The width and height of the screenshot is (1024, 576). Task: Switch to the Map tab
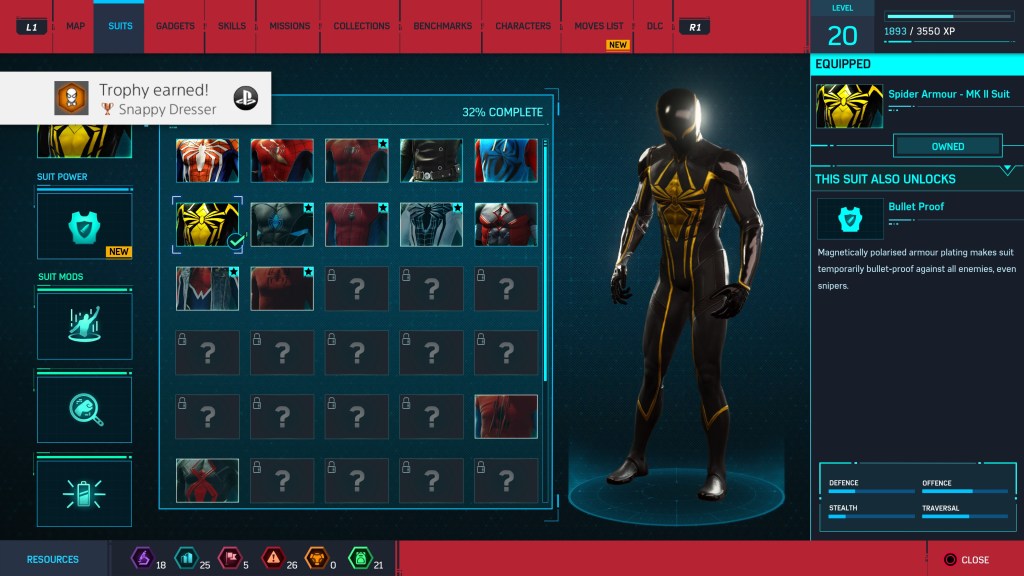point(75,26)
